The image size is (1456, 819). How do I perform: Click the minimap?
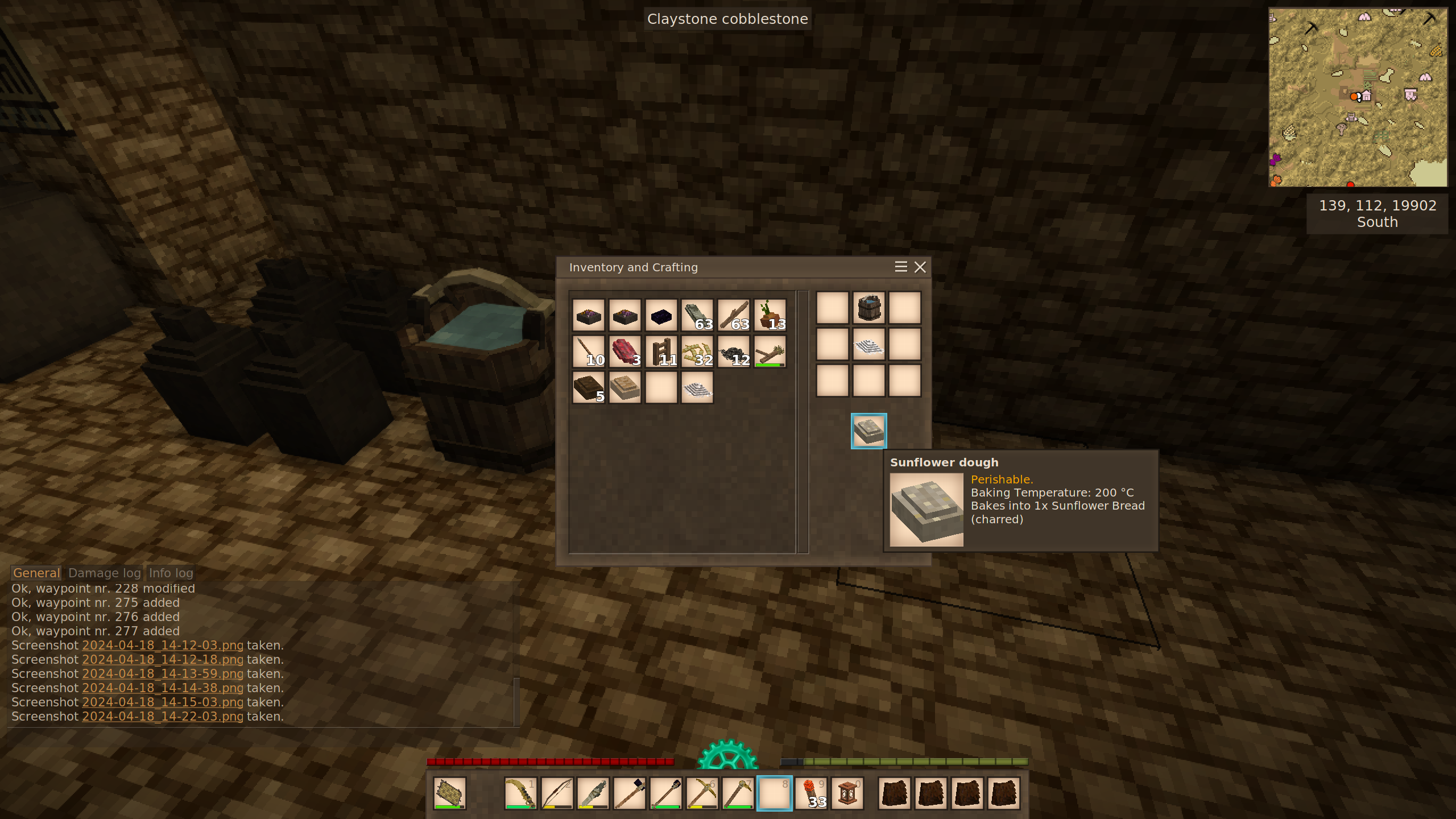click(x=1358, y=97)
